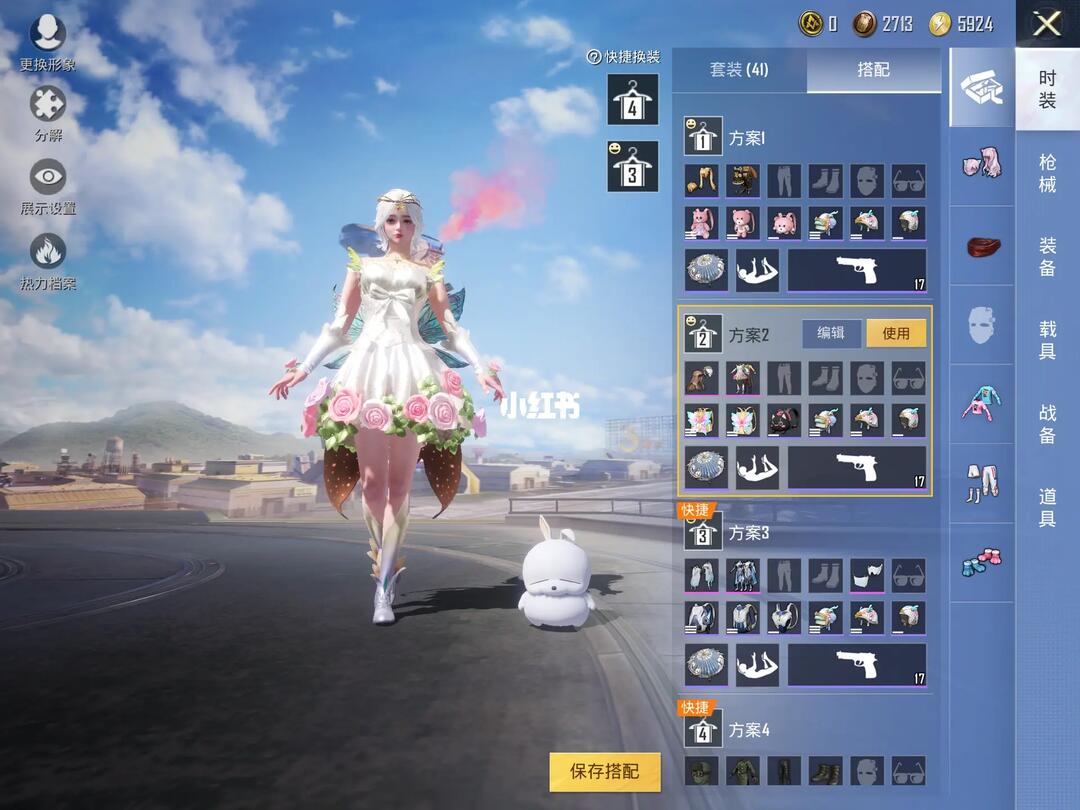
Task: Show the 快捷换装 help tooltip
Action: (593, 57)
